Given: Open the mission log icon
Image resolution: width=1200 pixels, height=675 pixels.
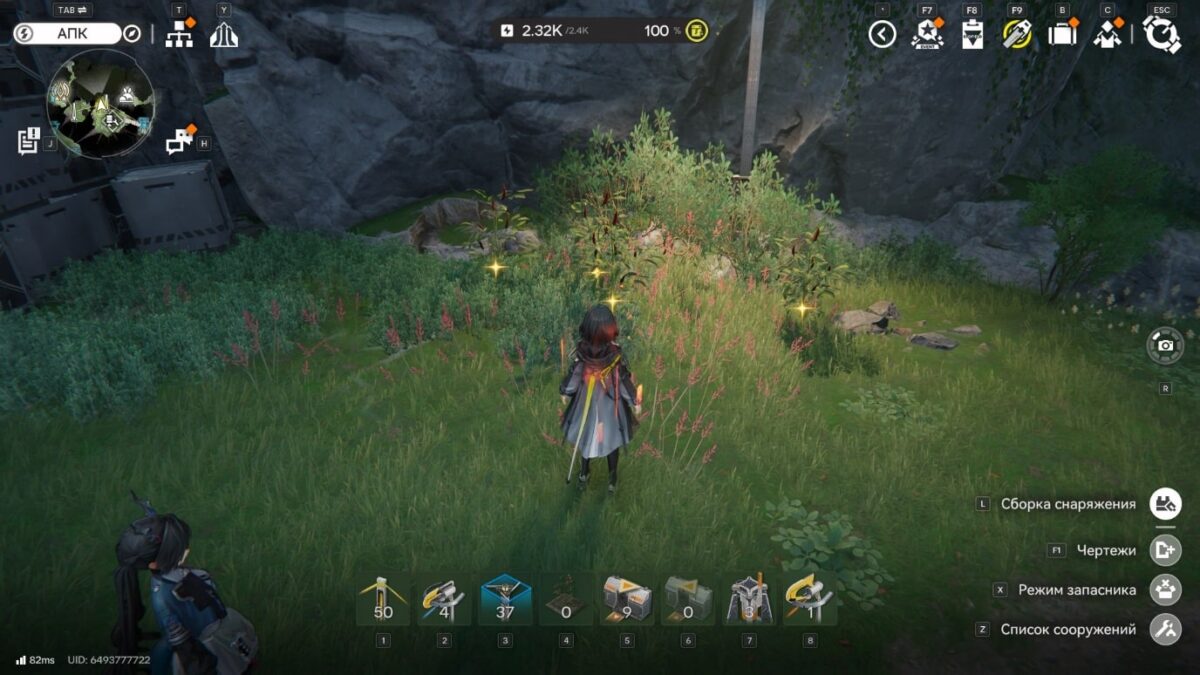Looking at the screenshot, I should coord(28,141).
